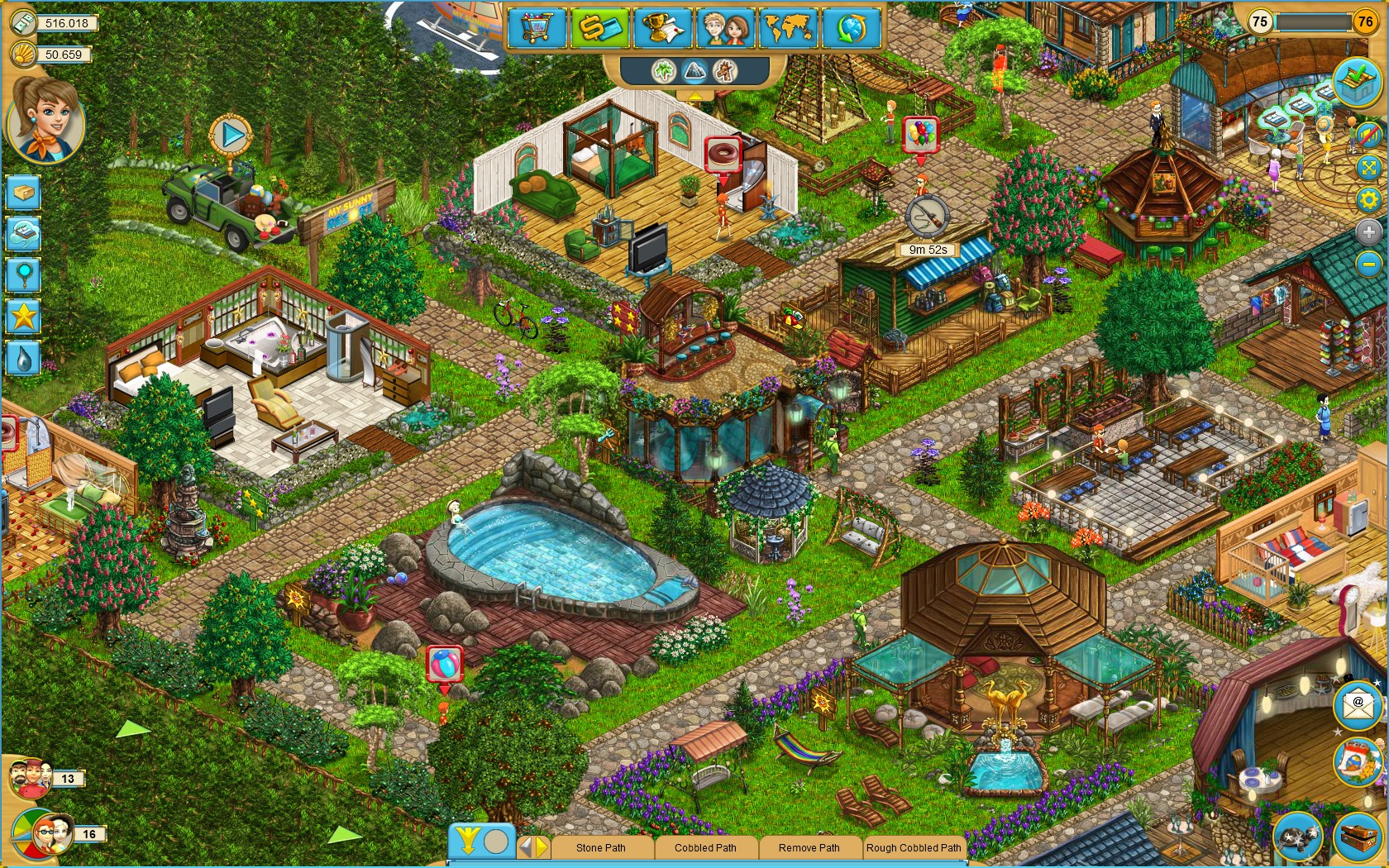The image size is (1389, 868).
Task: Click the left arrow beside path options
Action: pyautogui.click(x=524, y=848)
